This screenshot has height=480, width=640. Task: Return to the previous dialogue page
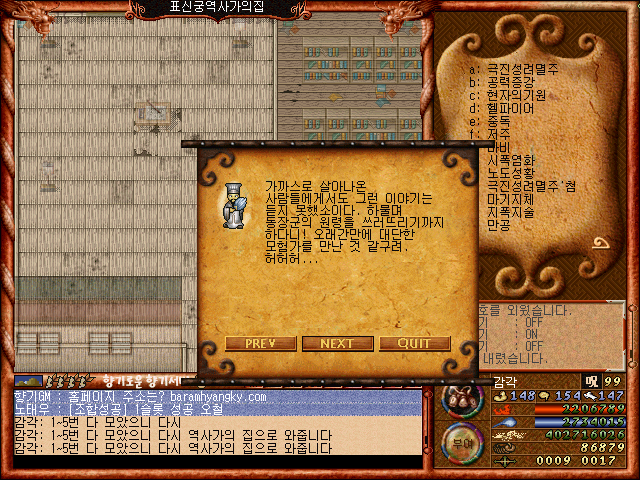(260, 343)
